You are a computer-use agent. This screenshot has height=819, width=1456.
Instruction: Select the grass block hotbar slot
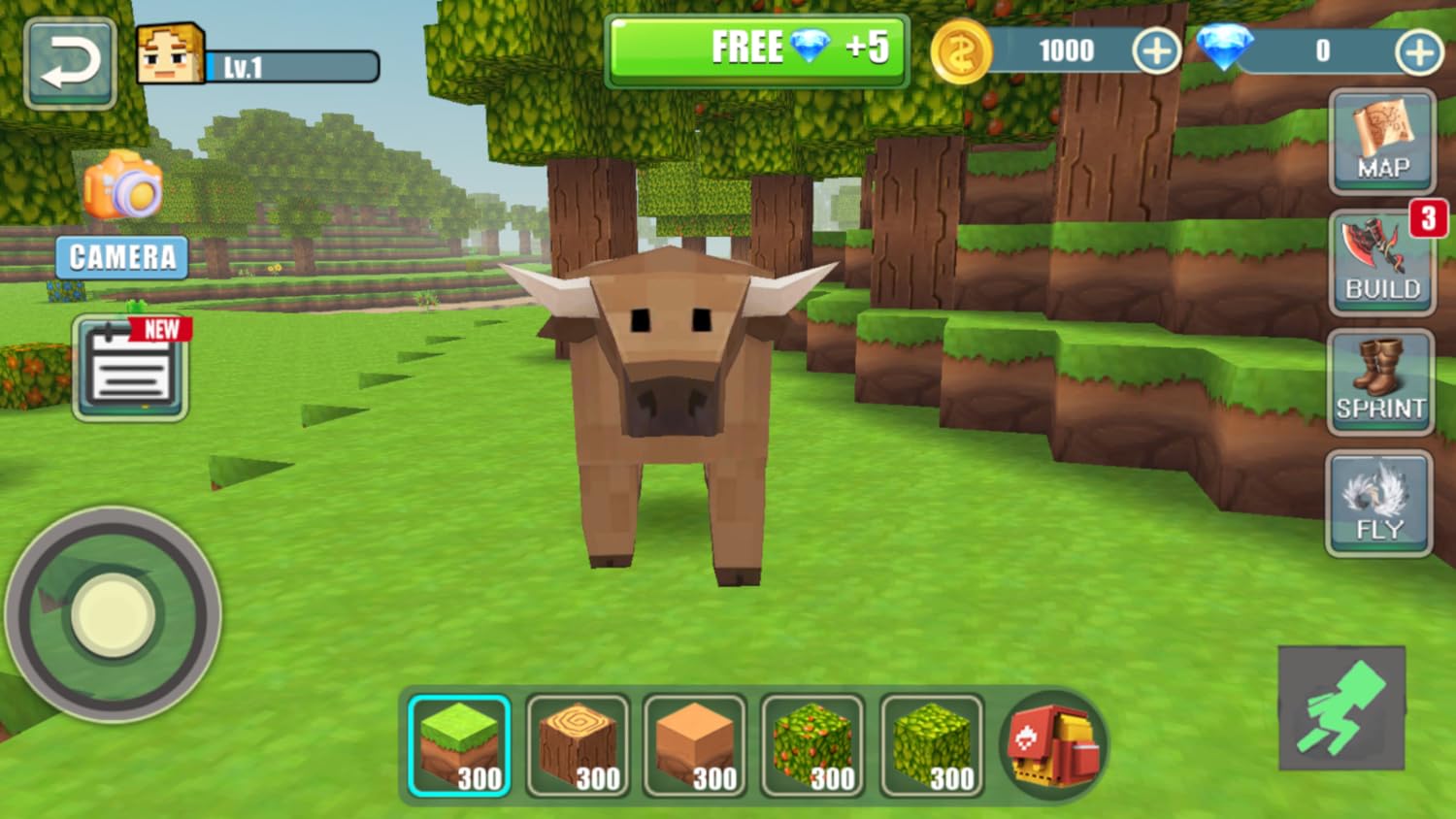pos(459,746)
